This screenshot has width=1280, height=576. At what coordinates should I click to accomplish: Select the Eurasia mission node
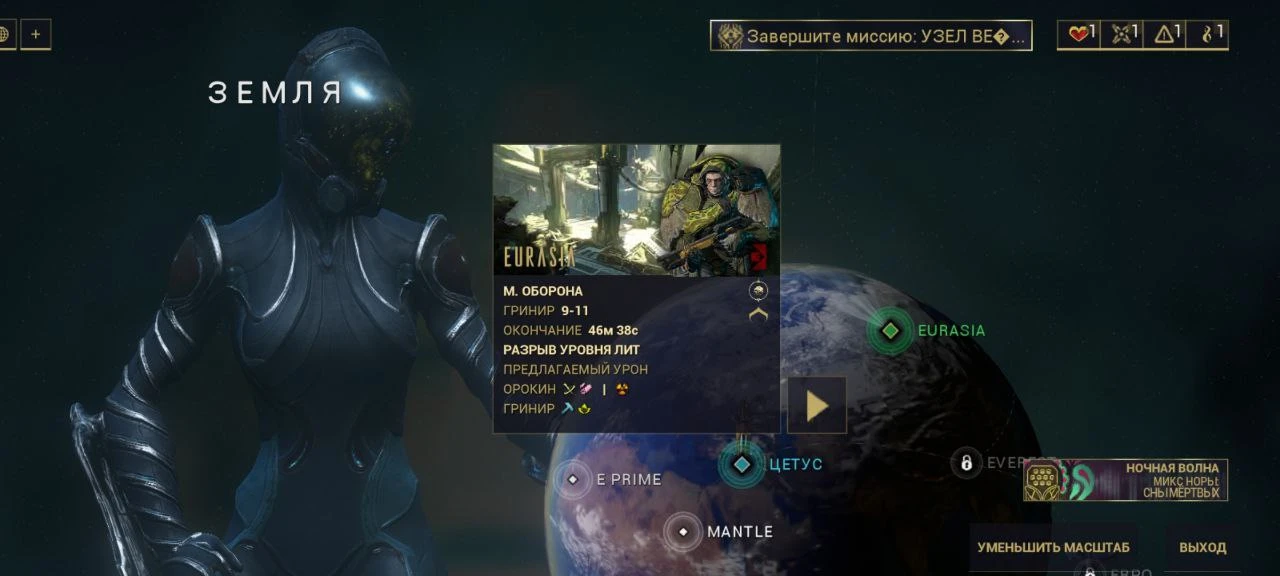click(x=890, y=330)
